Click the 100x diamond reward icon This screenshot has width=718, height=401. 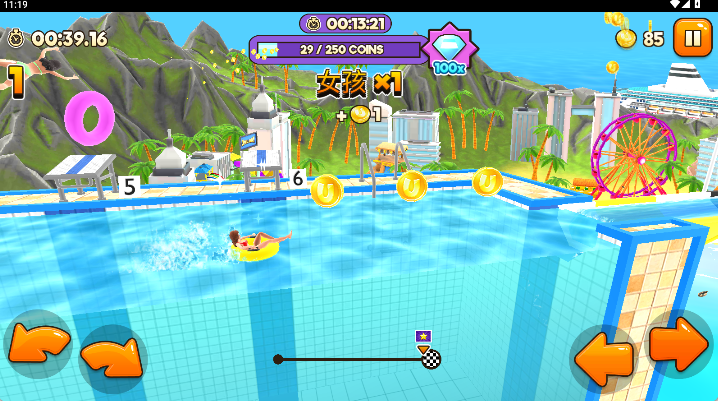tap(447, 48)
